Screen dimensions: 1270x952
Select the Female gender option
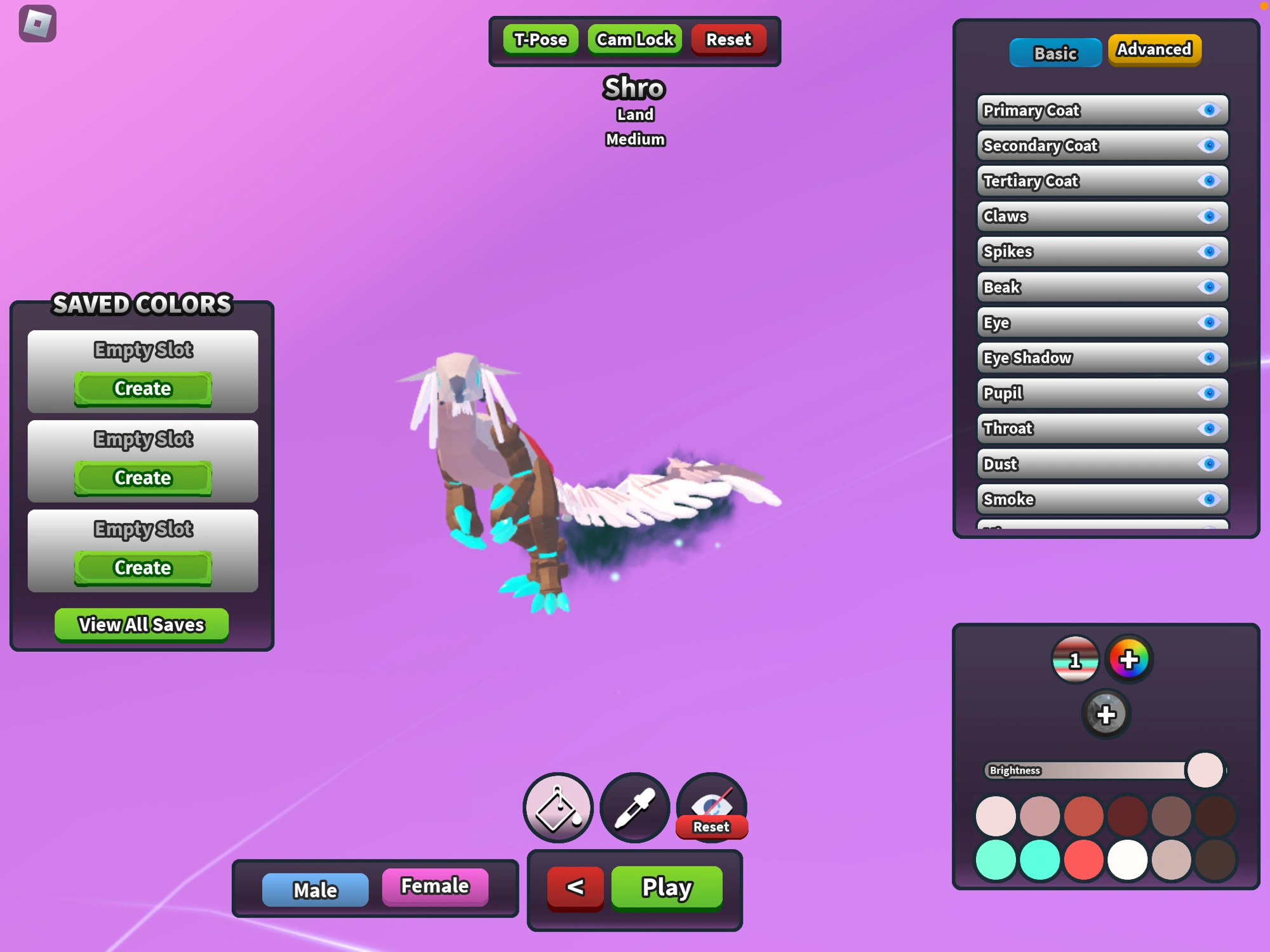point(435,886)
